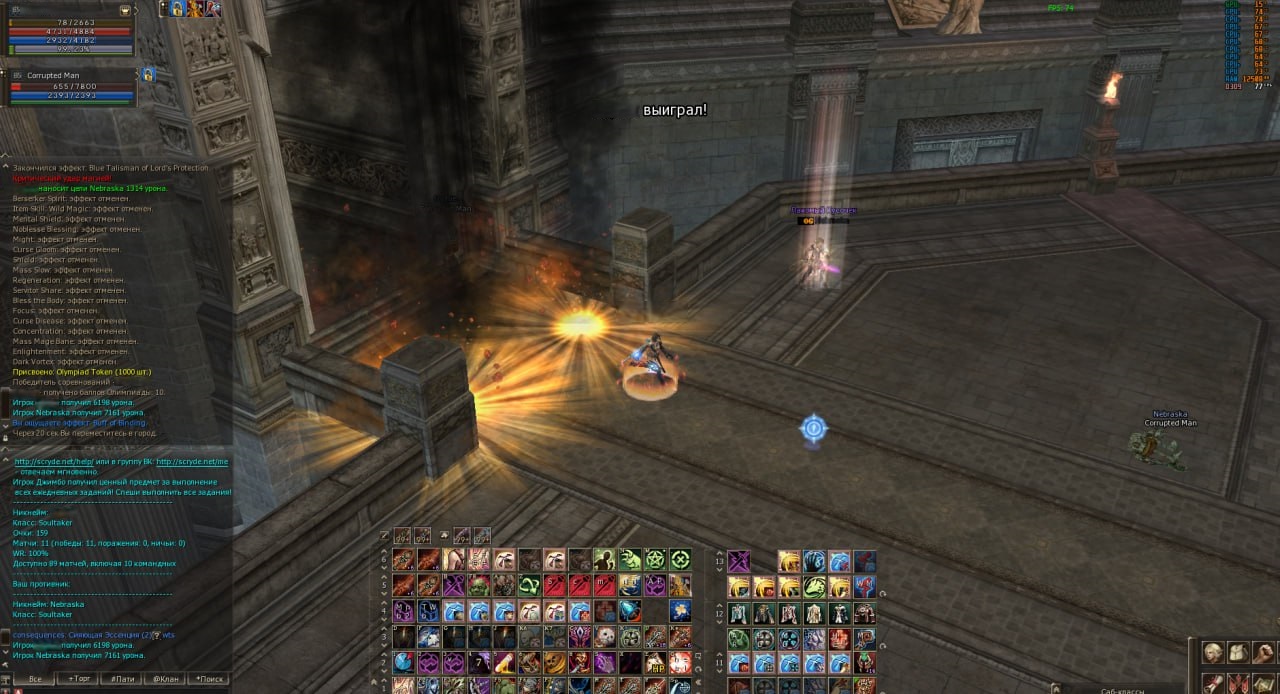Image resolution: width=1280 pixels, height=694 pixels.
Task: Select the yellow padlock buff icon
Action: [176, 9]
